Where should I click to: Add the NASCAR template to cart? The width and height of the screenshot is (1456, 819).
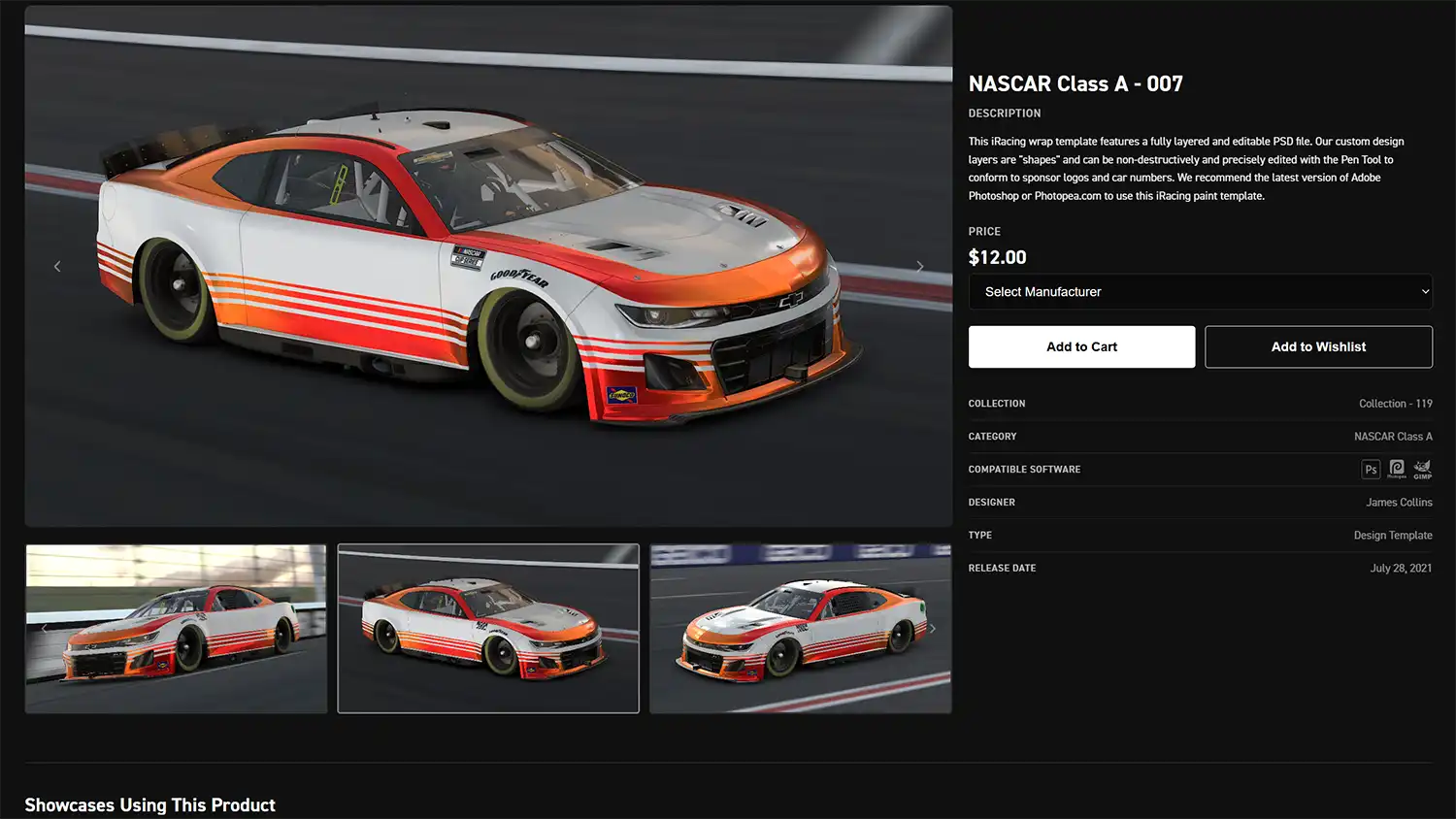1081,346
